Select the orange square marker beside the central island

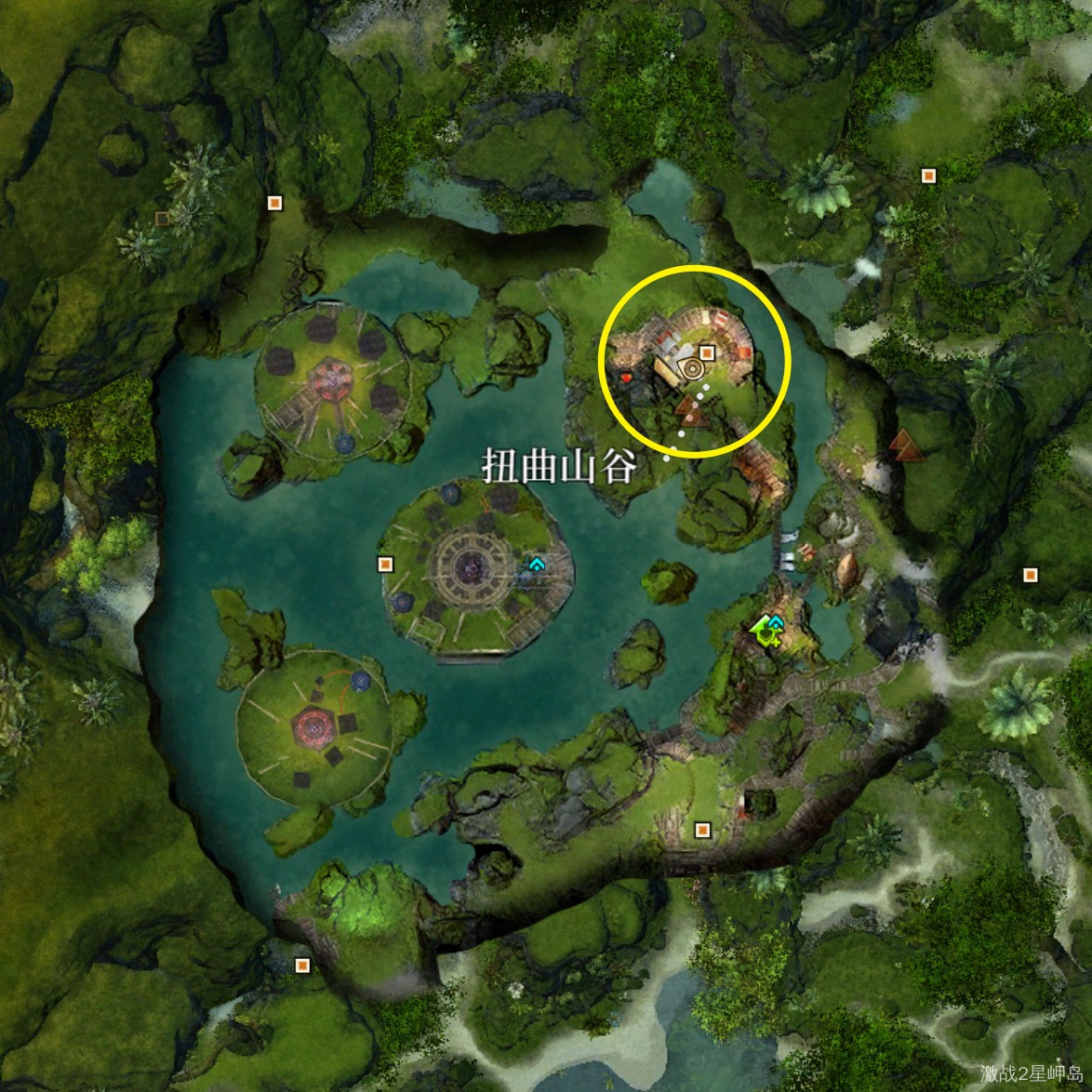tap(384, 564)
